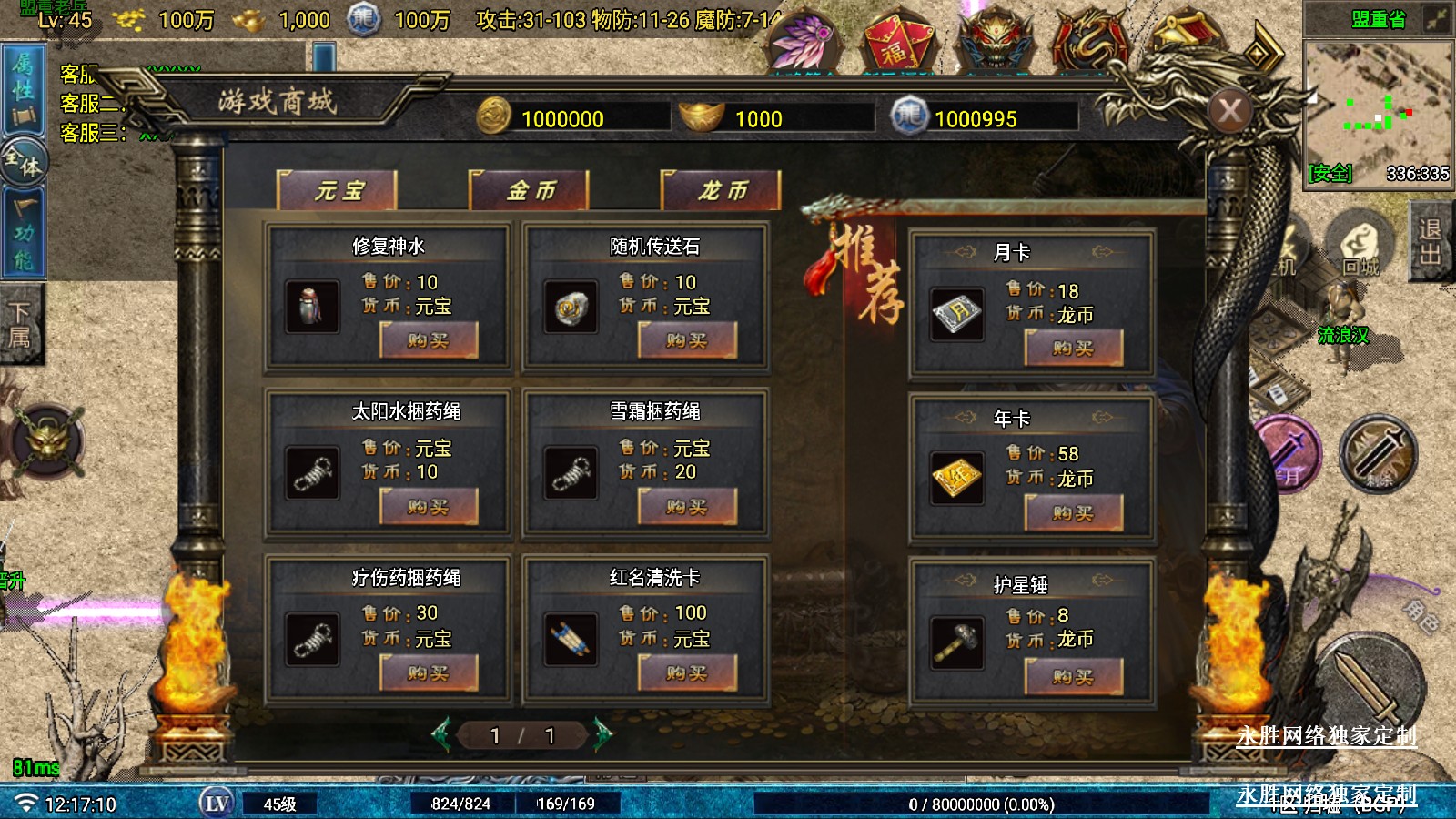Open the minimap
Image resolution: width=1456 pixels, height=819 pixels.
coord(1378,111)
